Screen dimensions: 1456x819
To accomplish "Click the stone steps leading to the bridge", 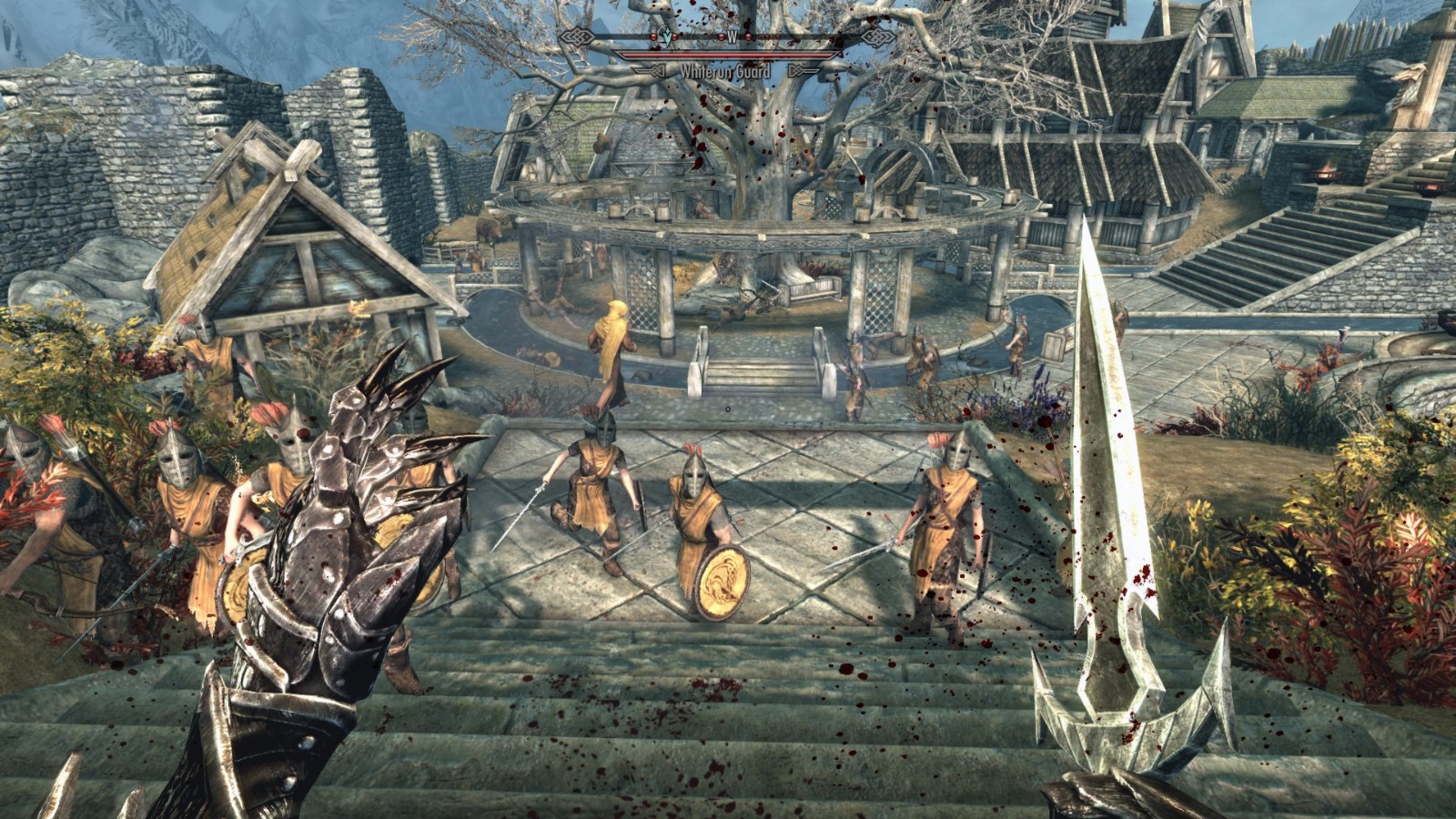I will pyautogui.click(x=764, y=373).
